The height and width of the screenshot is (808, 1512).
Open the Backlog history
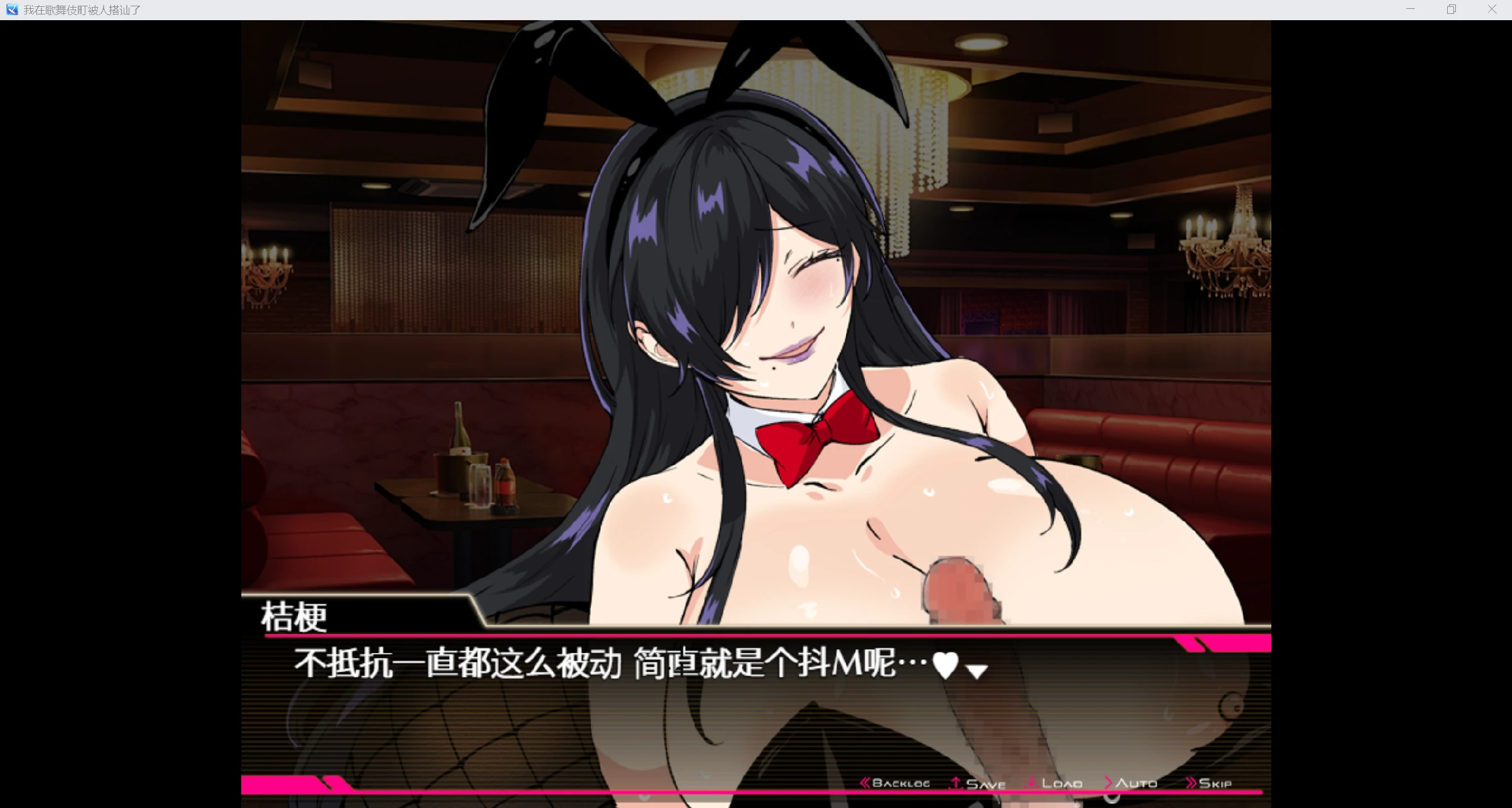click(x=895, y=783)
